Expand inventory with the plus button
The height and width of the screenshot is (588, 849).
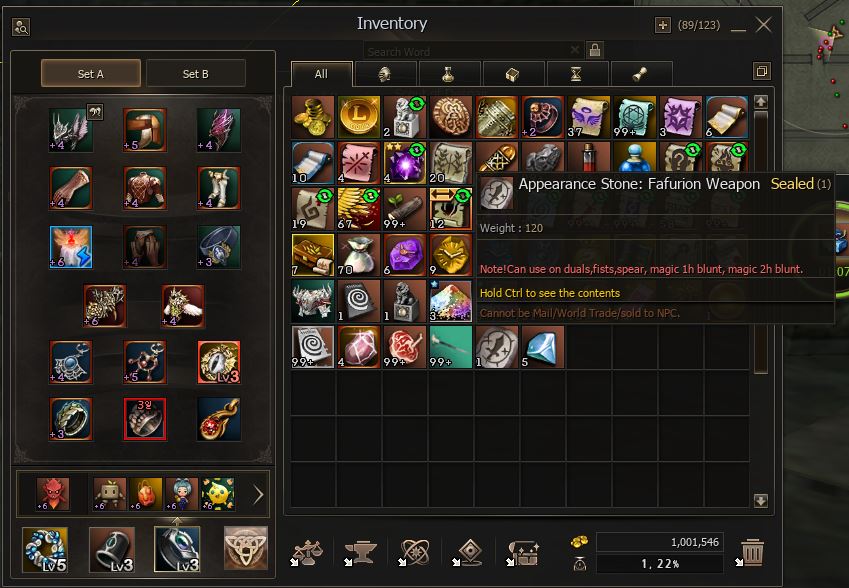[662, 25]
